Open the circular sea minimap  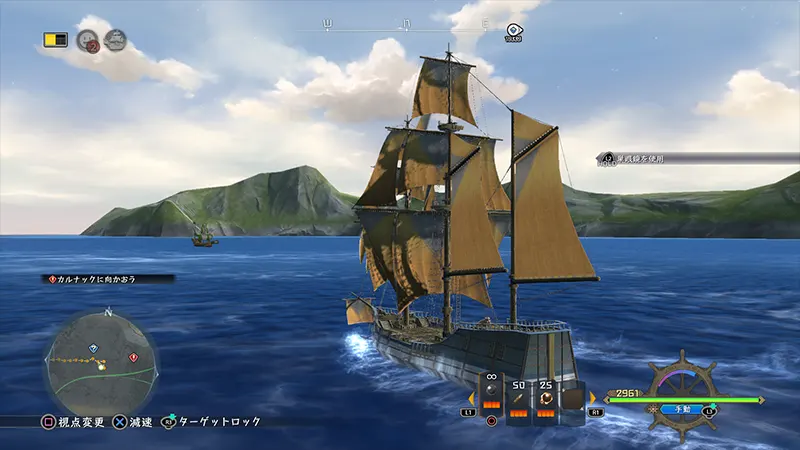[101, 362]
